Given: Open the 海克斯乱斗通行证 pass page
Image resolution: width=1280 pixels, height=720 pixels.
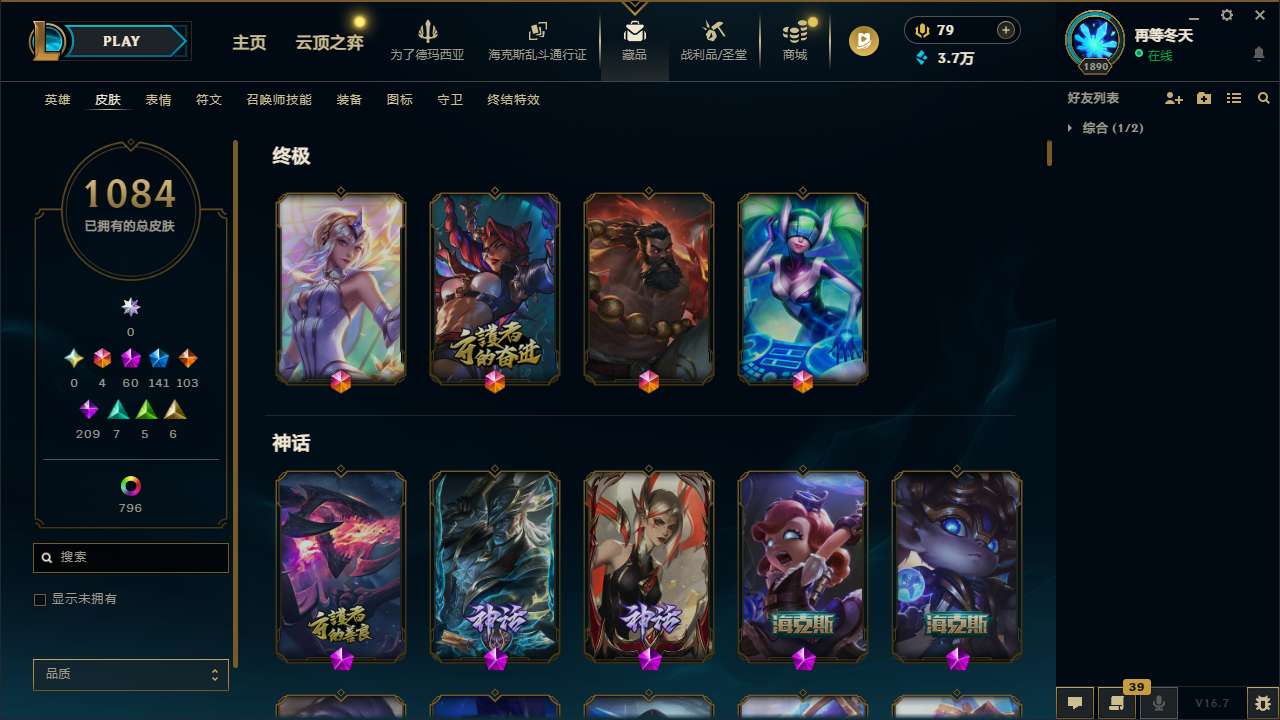Looking at the screenshot, I should coord(537,40).
